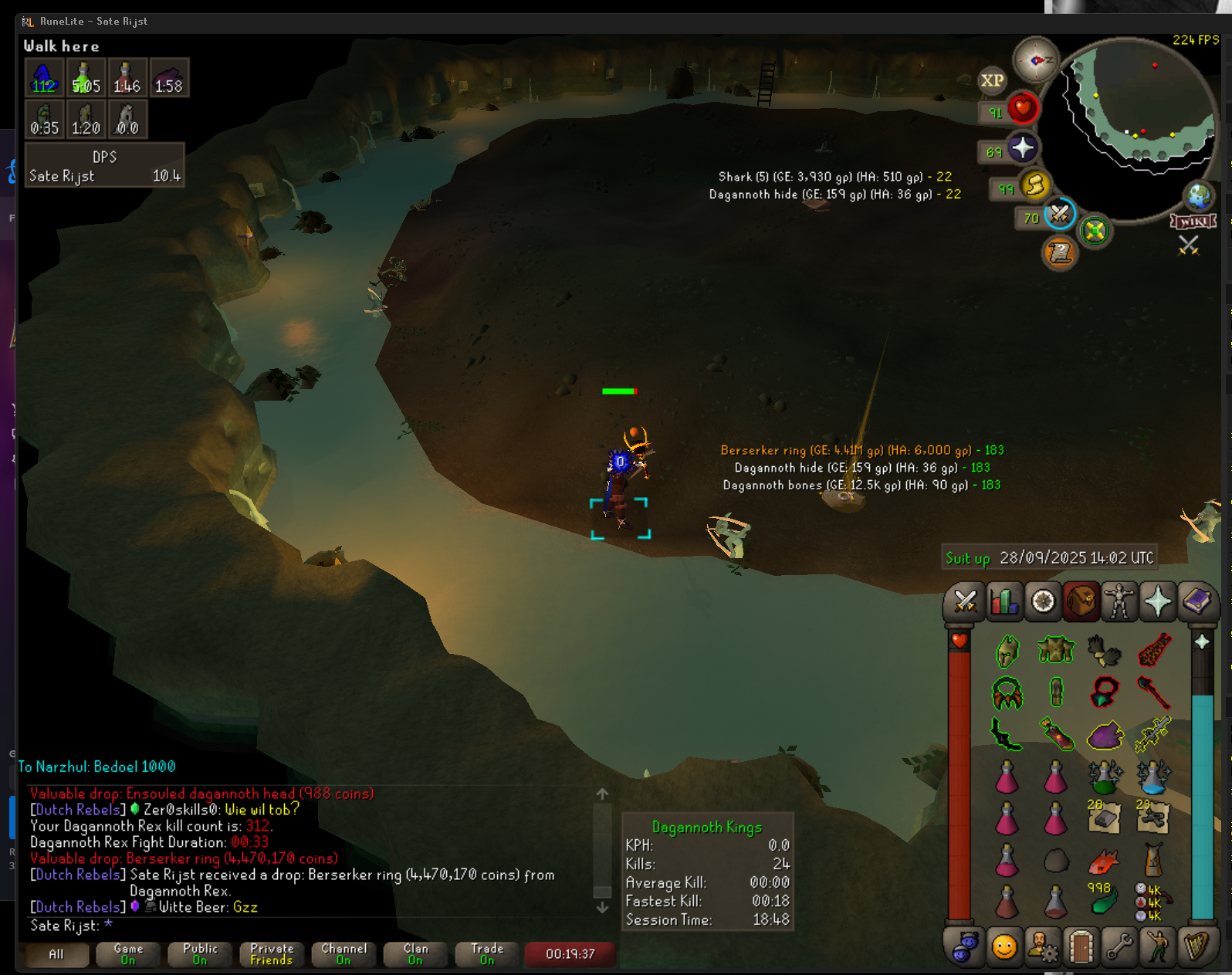The height and width of the screenshot is (975, 1232).
Task: Click the compass to face north
Action: (1035, 59)
